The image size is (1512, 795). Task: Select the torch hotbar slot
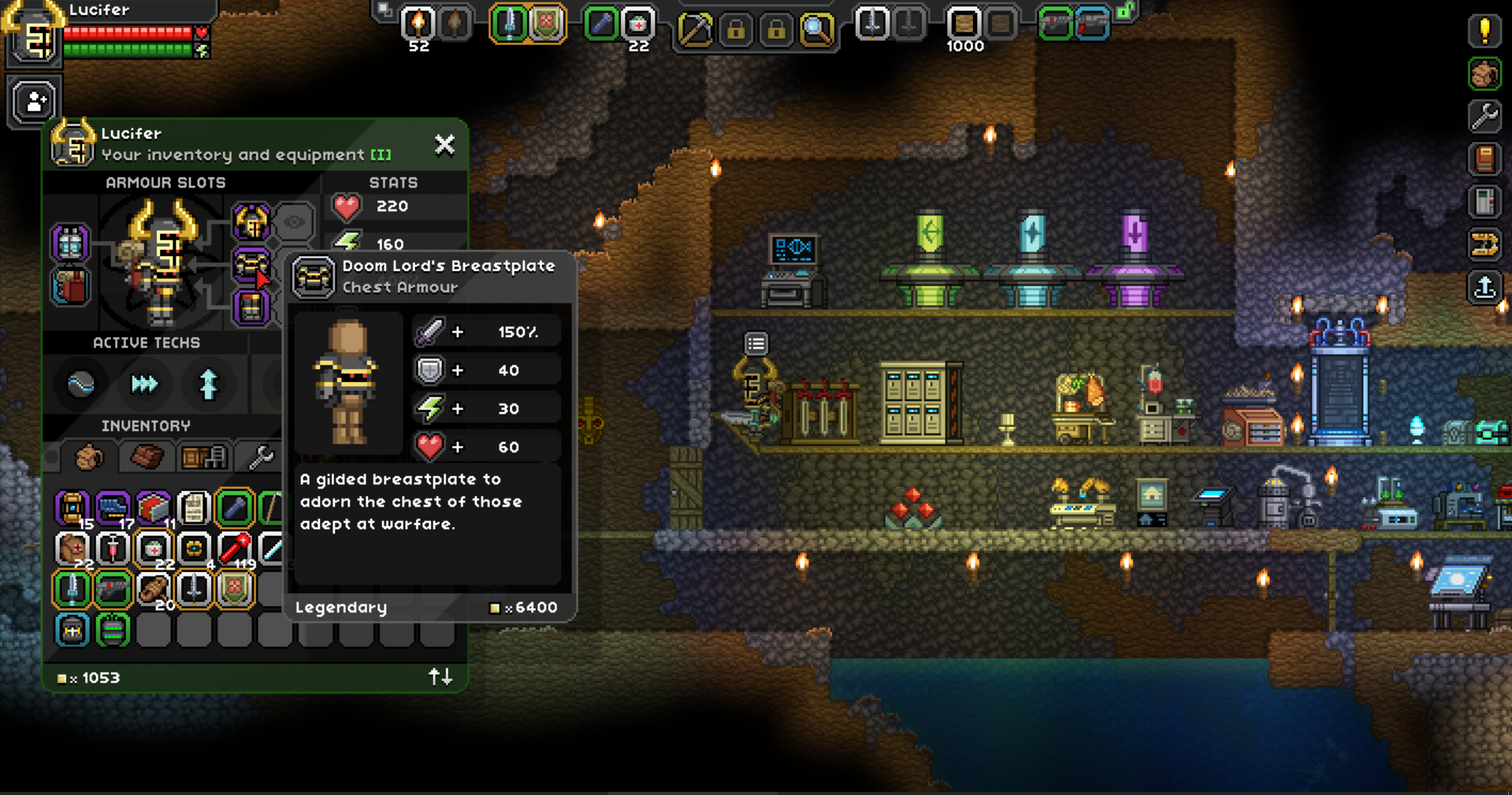pyautogui.click(x=418, y=24)
